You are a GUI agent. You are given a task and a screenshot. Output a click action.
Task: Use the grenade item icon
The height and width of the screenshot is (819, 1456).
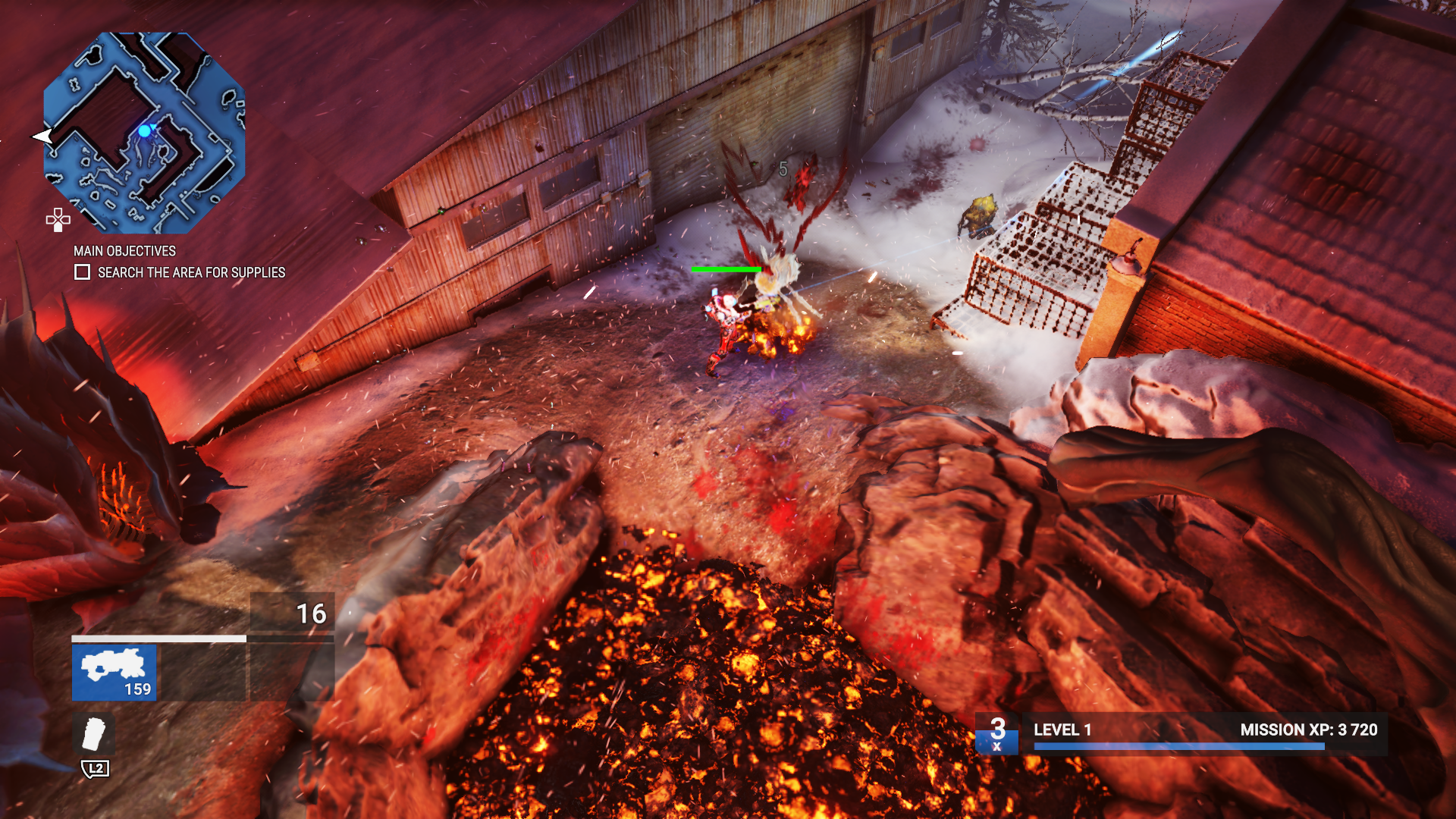(94, 734)
